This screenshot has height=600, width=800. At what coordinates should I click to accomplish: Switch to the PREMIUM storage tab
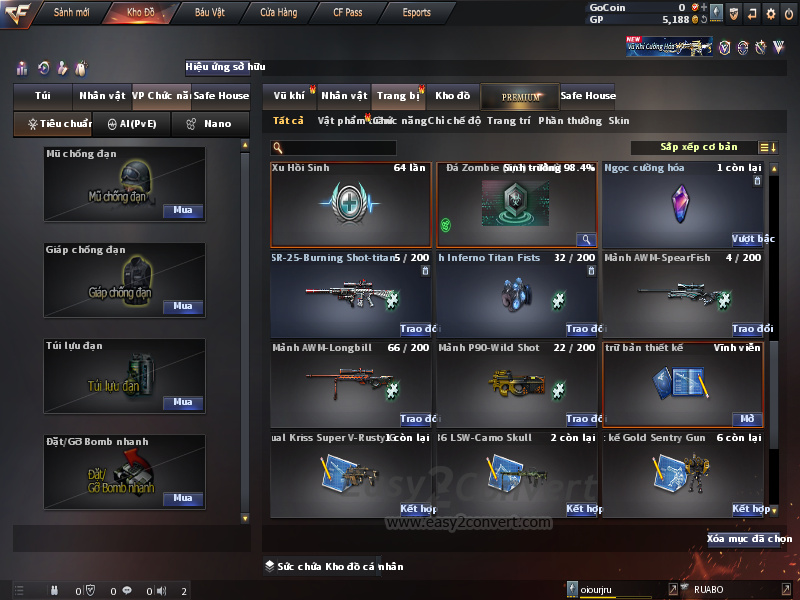[520, 96]
